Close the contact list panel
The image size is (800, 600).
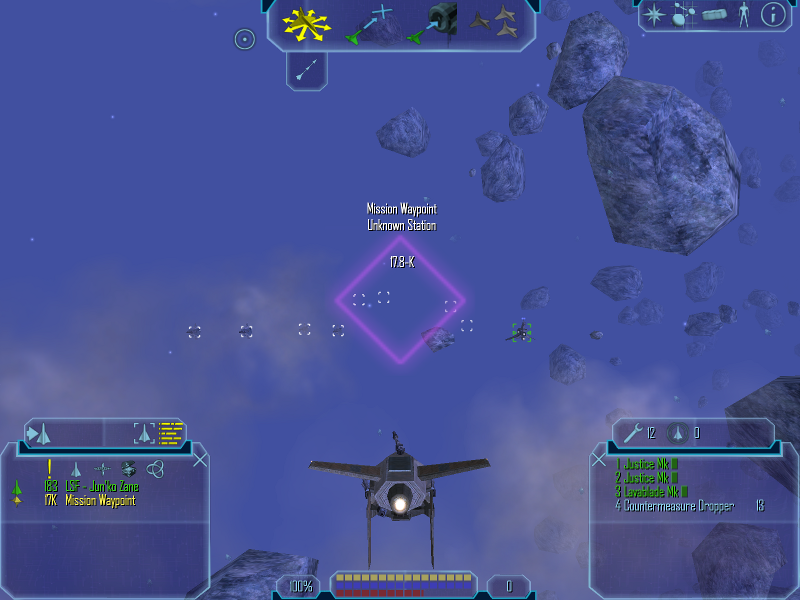[x=200, y=460]
